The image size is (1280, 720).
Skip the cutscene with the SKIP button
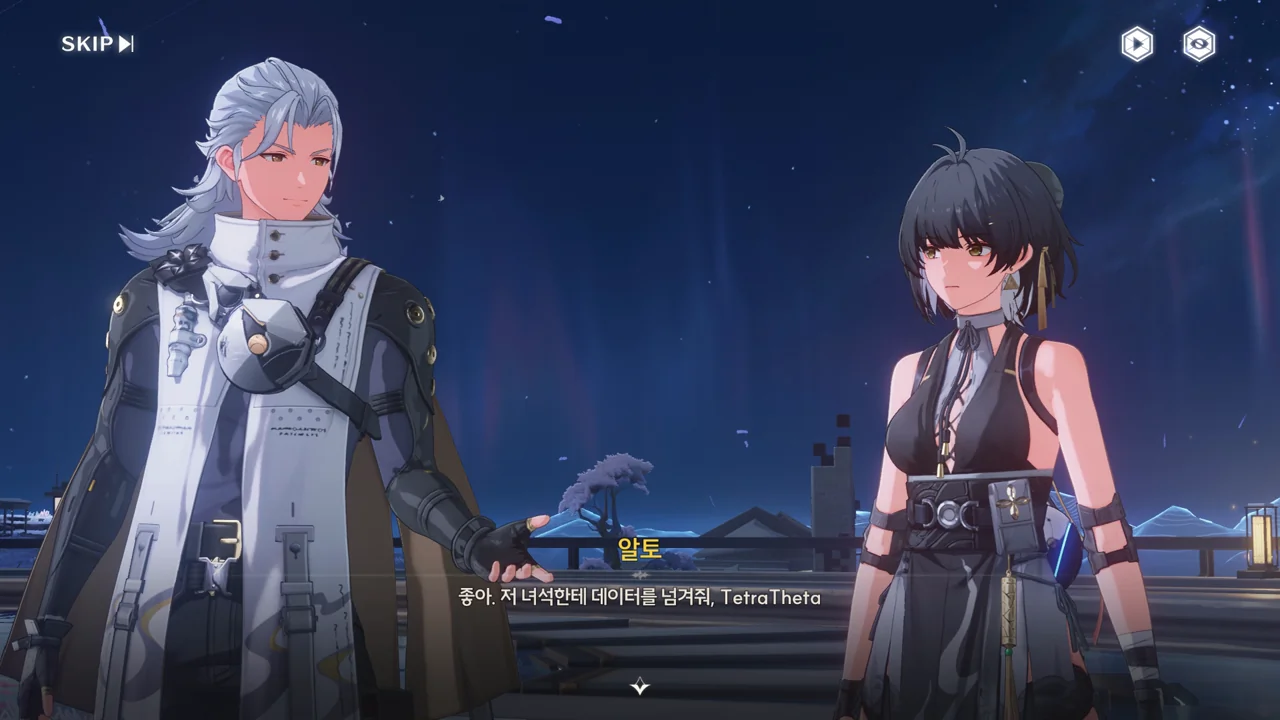click(97, 43)
